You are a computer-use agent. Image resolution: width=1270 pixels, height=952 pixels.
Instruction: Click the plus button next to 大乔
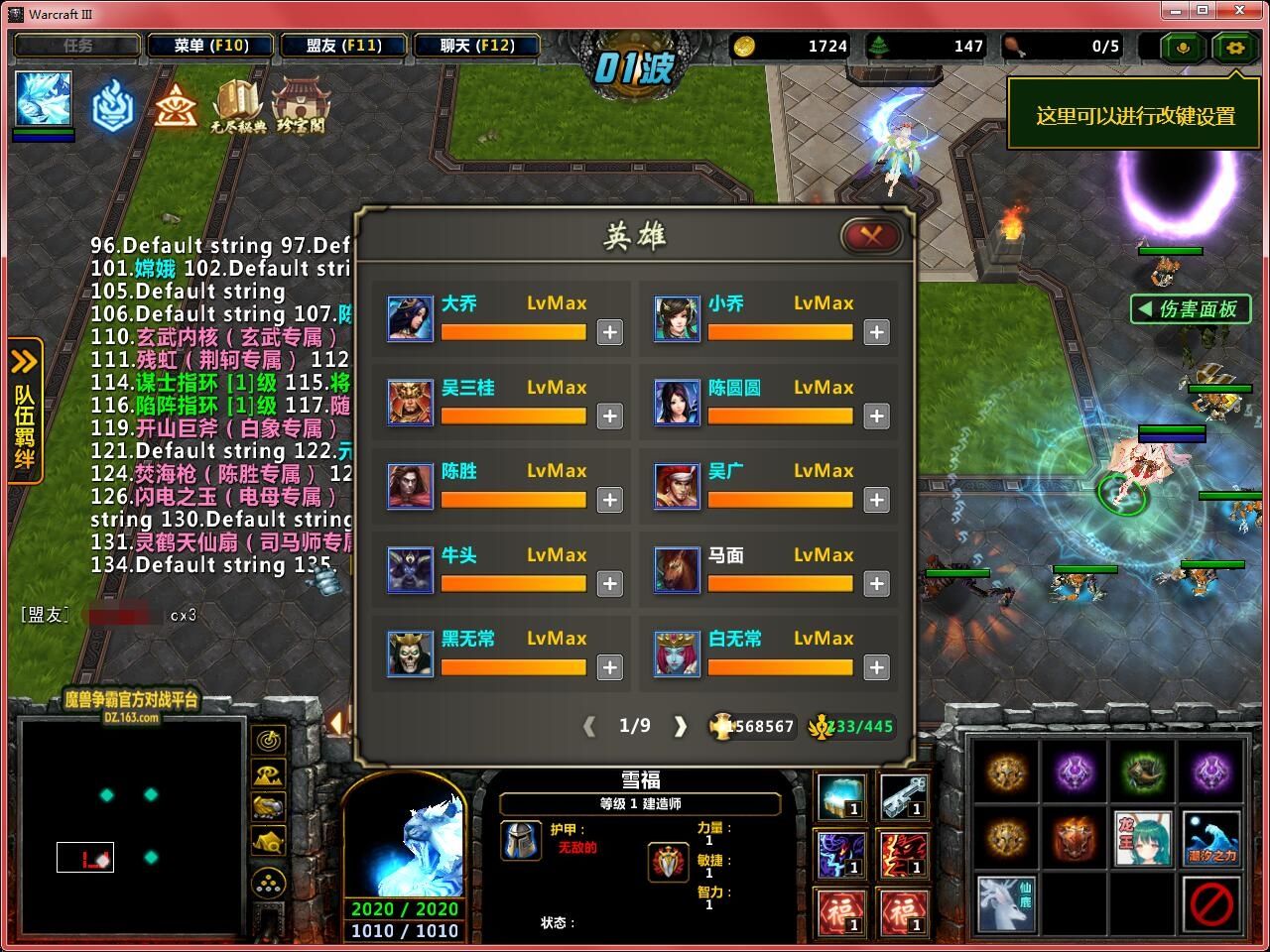tap(609, 332)
